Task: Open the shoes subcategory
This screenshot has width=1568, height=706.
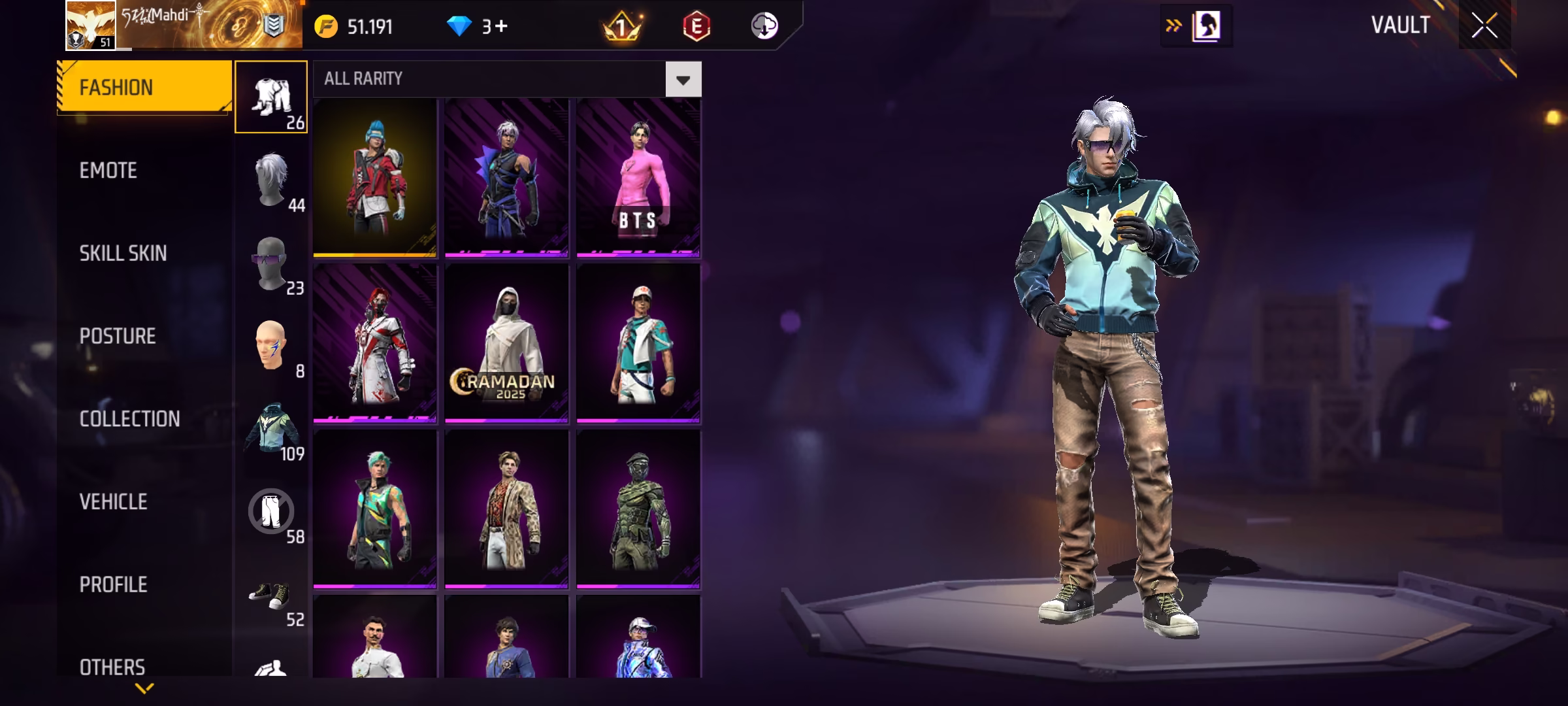Action: (x=271, y=595)
